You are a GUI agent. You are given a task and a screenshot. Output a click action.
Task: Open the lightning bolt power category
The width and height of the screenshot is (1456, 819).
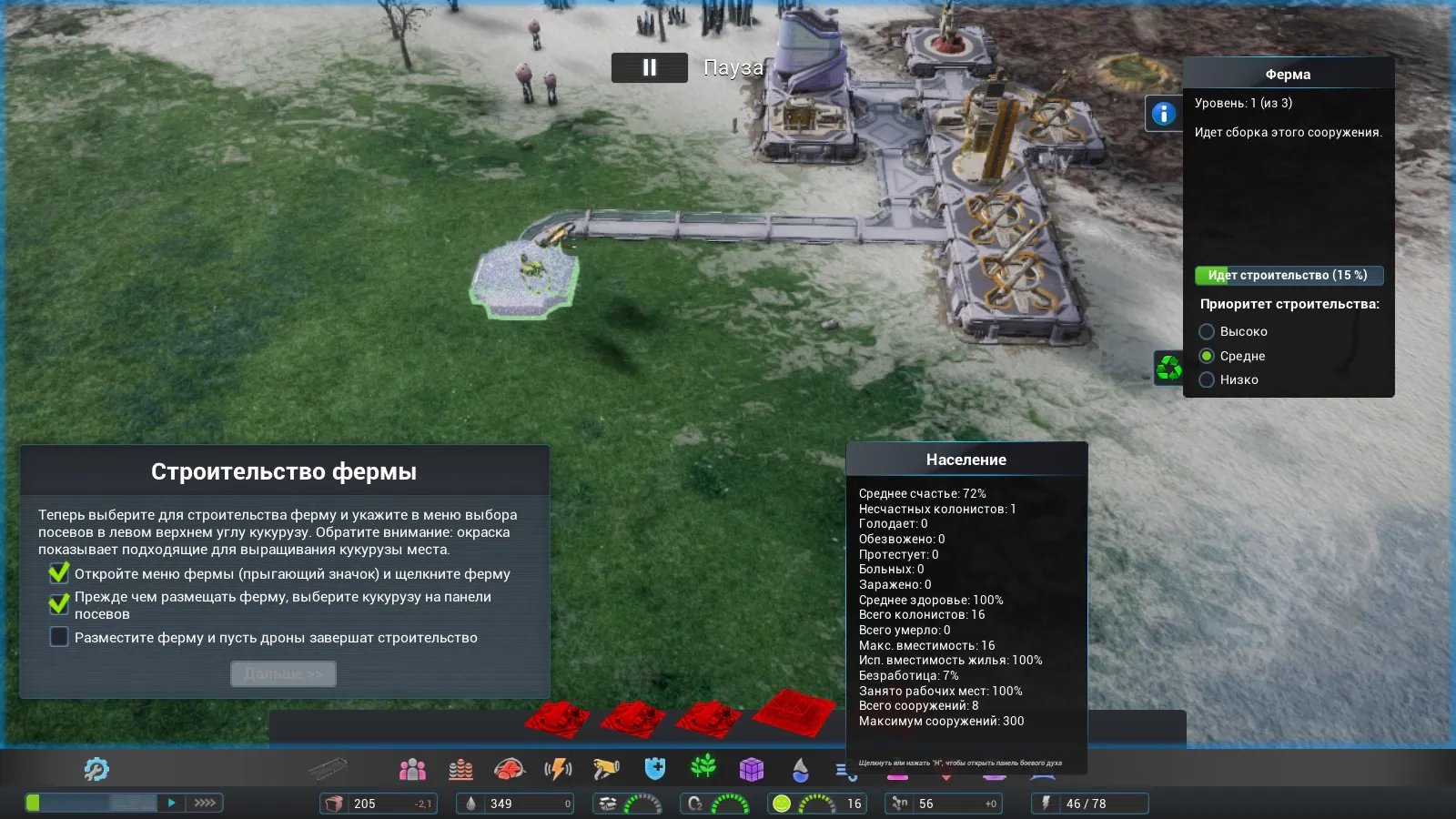558,770
